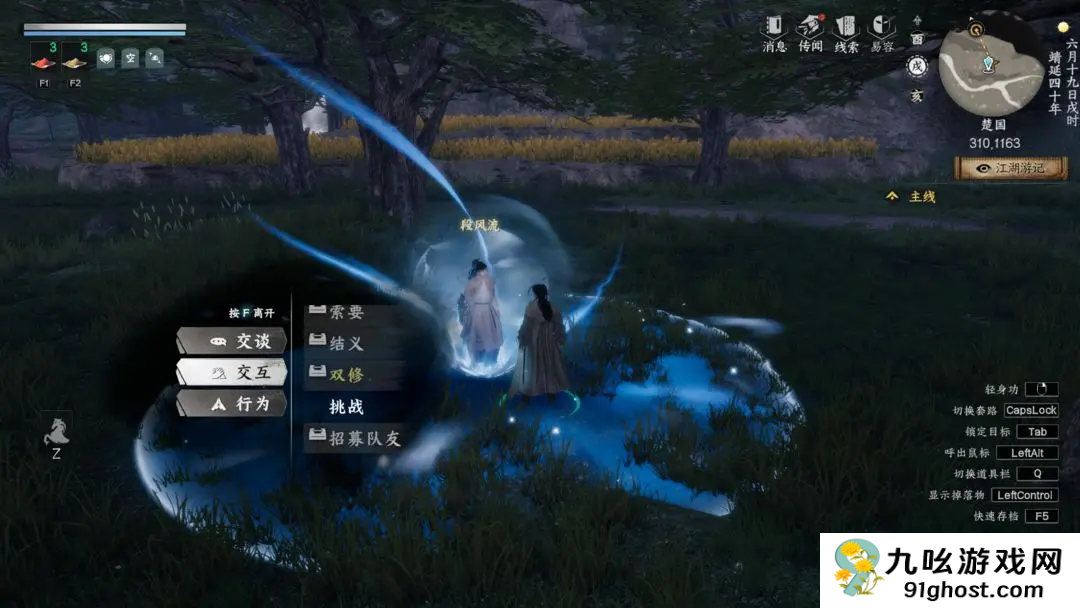Open the 线索 (Clues) panel
This screenshot has width=1080, height=608.
coord(846,32)
